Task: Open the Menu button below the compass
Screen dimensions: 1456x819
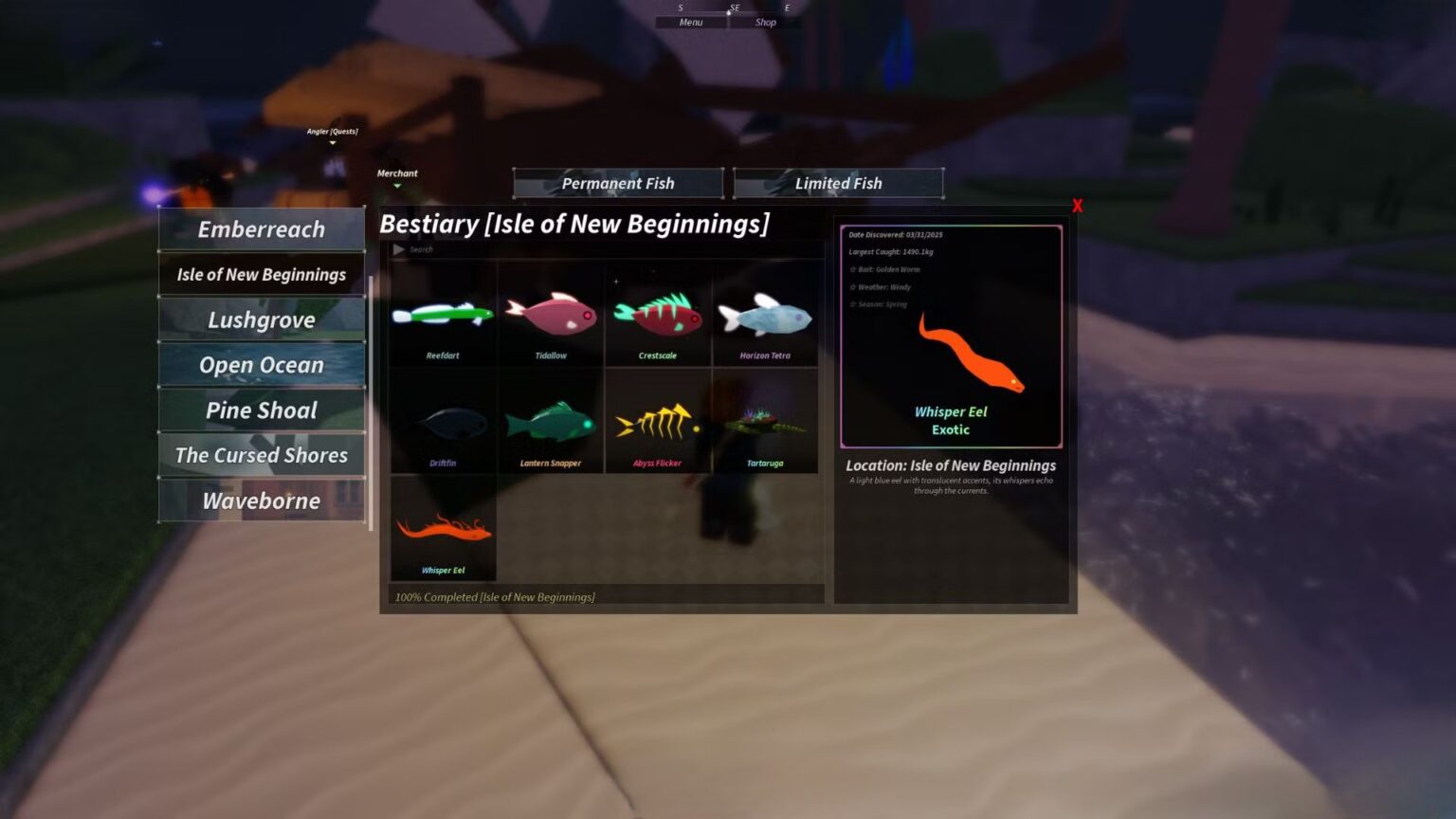Action: pyautogui.click(x=689, y=22)
